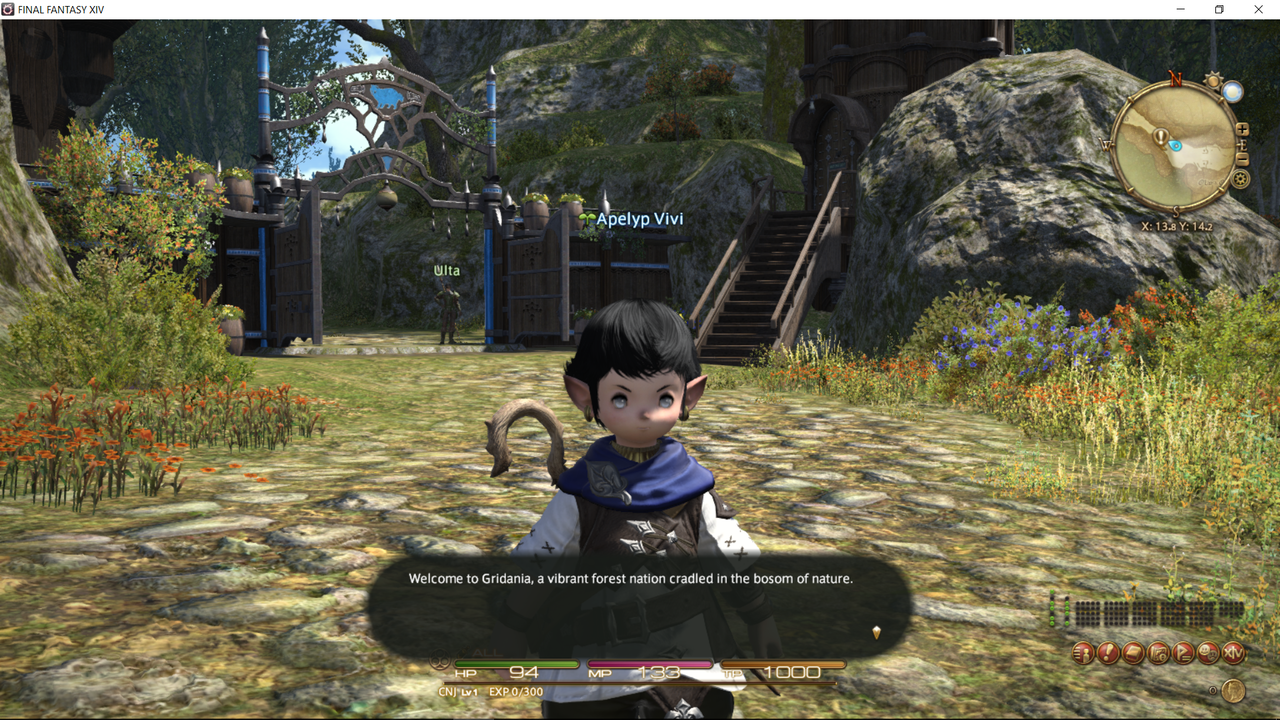The width and height of the screenshot is (1280, 720).
Task: Open the Party menu flag icon
Action: [1184, 654]
